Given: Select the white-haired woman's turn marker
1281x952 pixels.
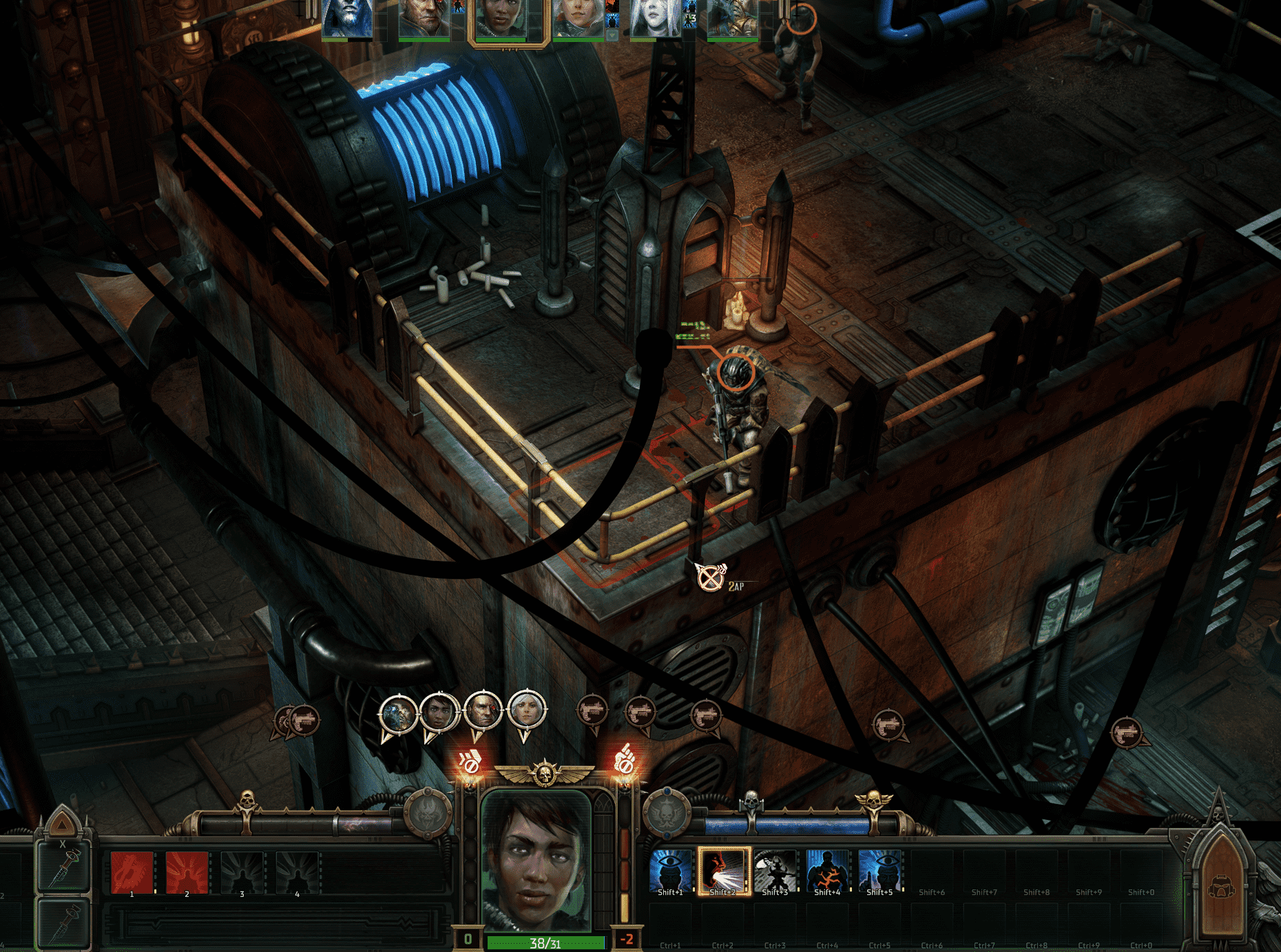Looking at the screenshot, I should click(527, 710).
